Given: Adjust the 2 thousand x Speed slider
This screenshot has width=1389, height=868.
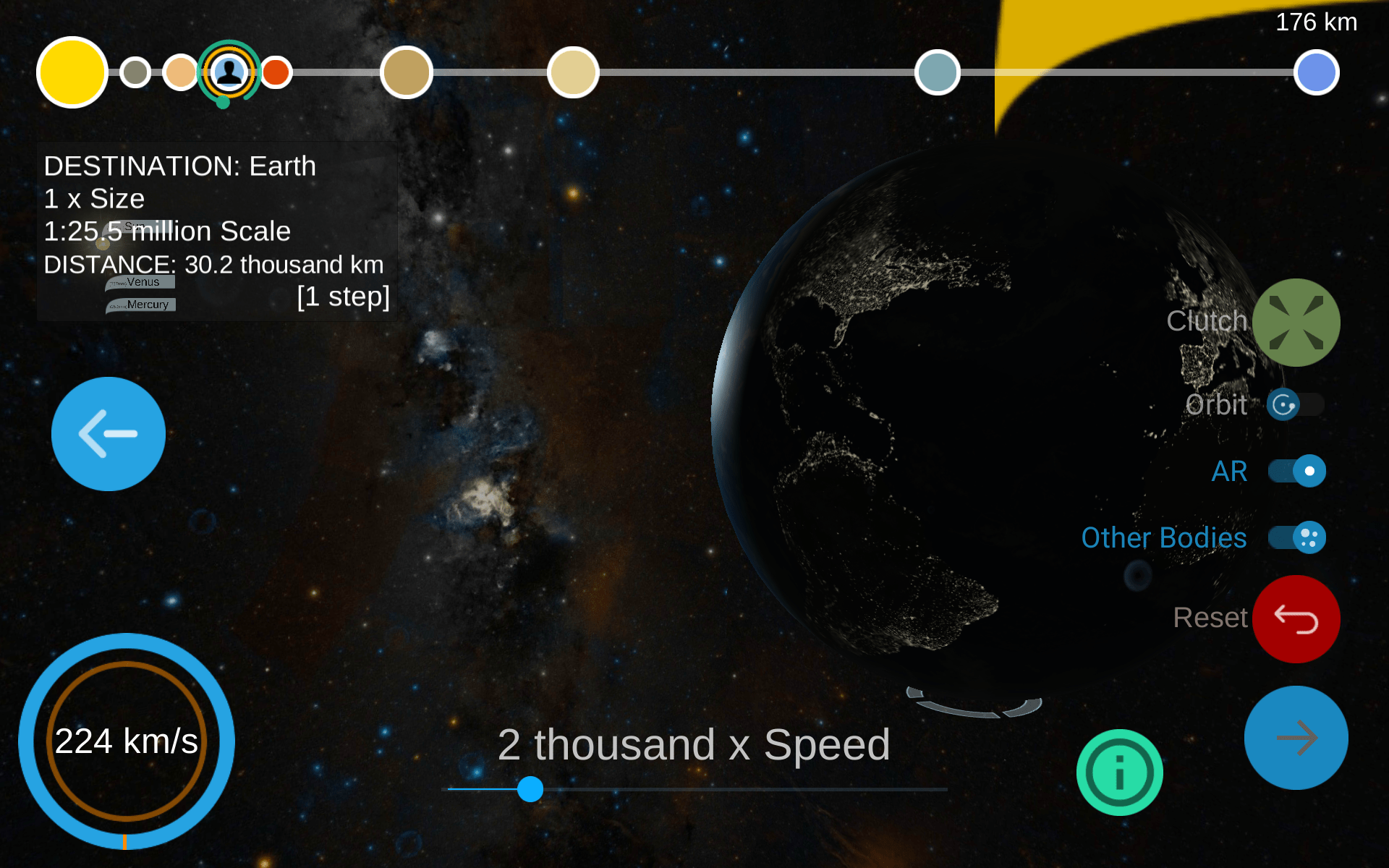Looking at the screenshot, I should (x=530, y=791).
